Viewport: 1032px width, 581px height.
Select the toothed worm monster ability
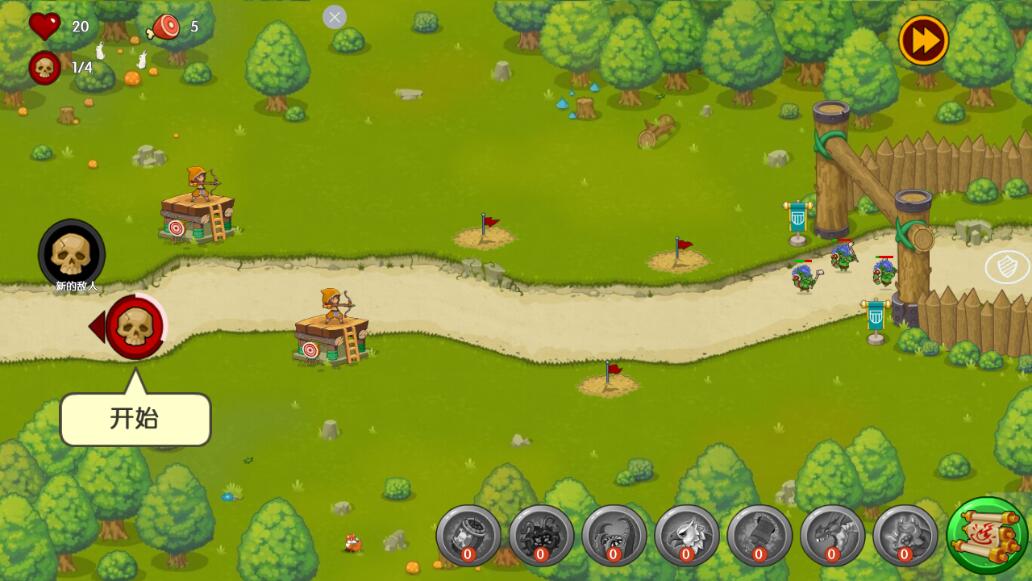click(x=614, y=535)
